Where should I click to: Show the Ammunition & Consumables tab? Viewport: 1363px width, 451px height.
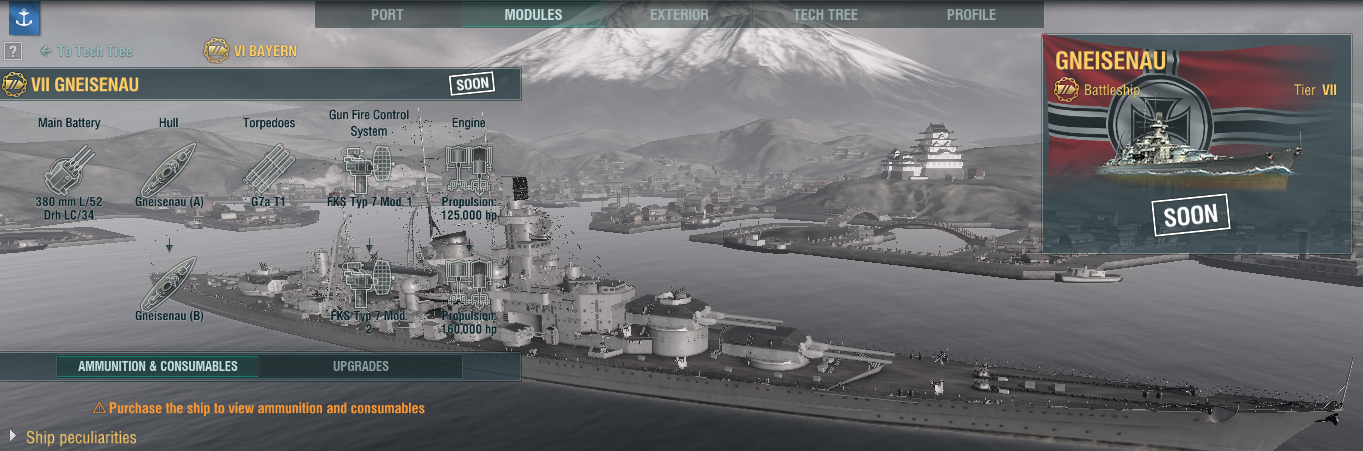[158, 366]
